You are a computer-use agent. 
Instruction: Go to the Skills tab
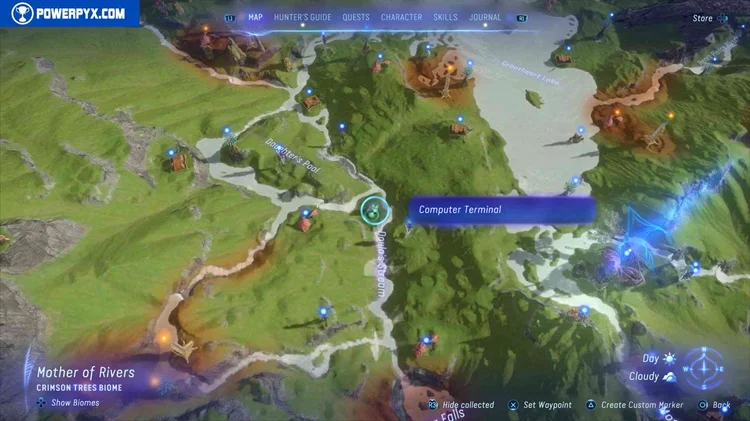(446, 17)
